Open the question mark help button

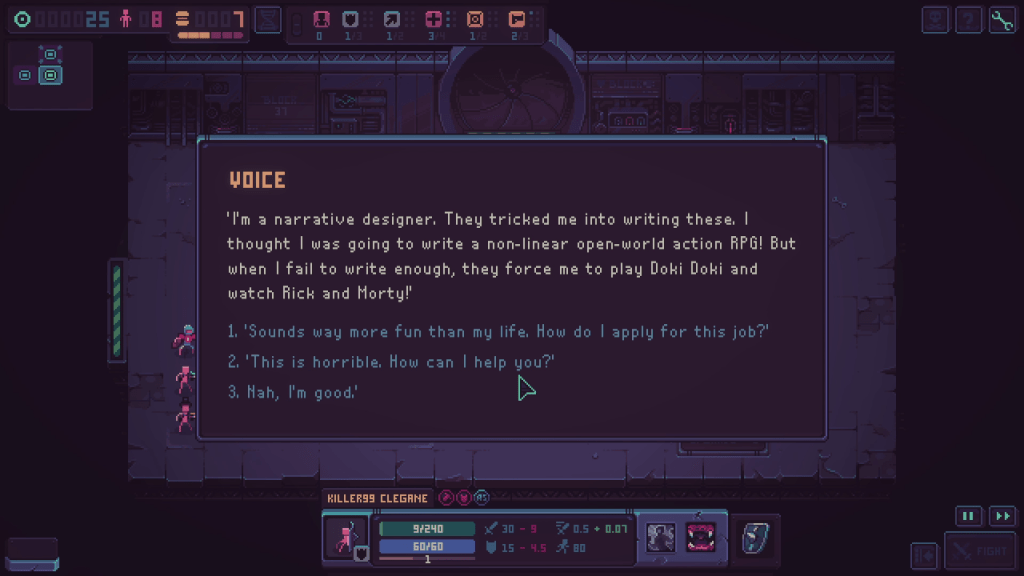point(968,20)
